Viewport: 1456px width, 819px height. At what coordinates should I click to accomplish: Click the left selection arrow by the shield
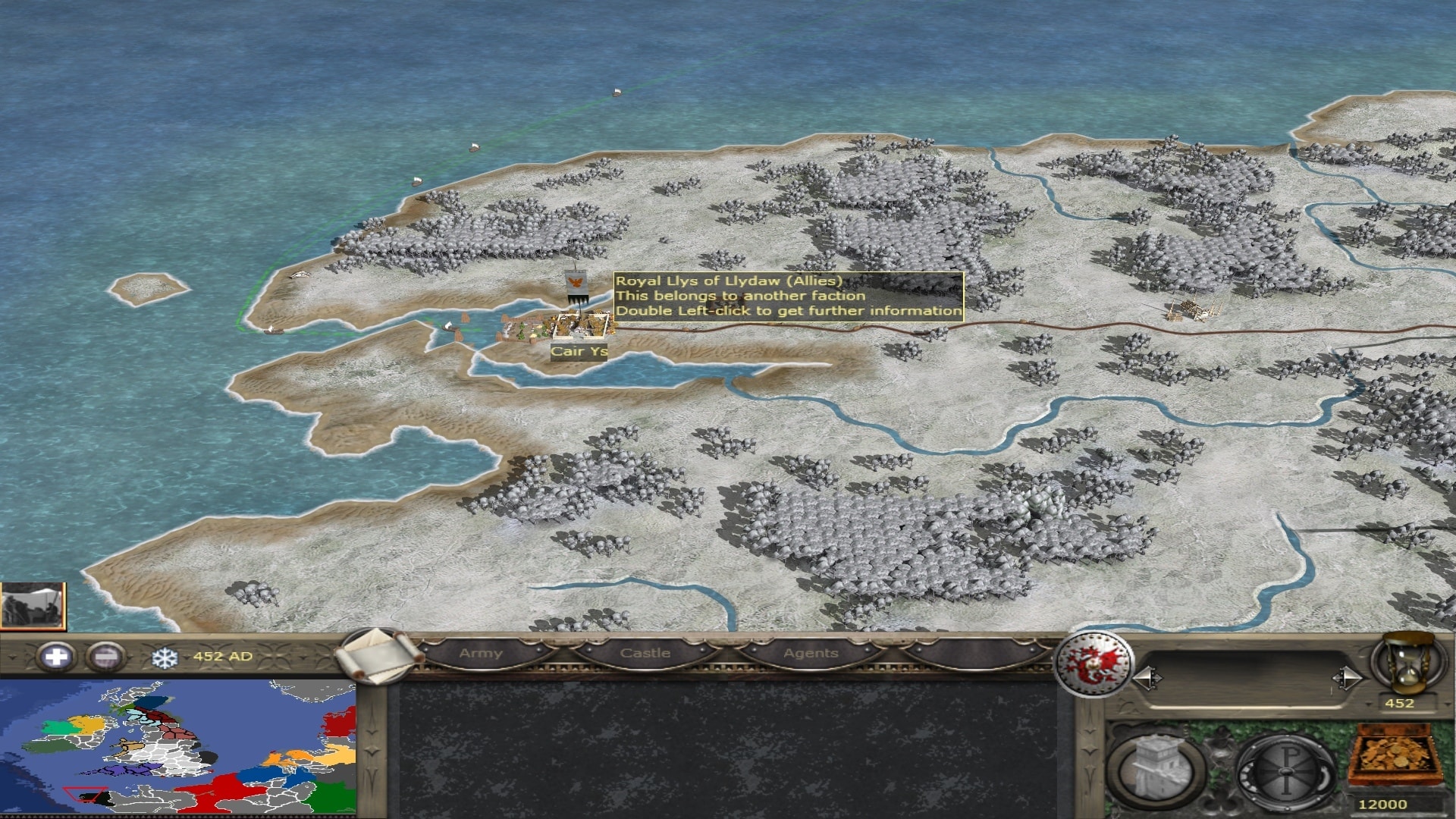[x=1147, y=677]
